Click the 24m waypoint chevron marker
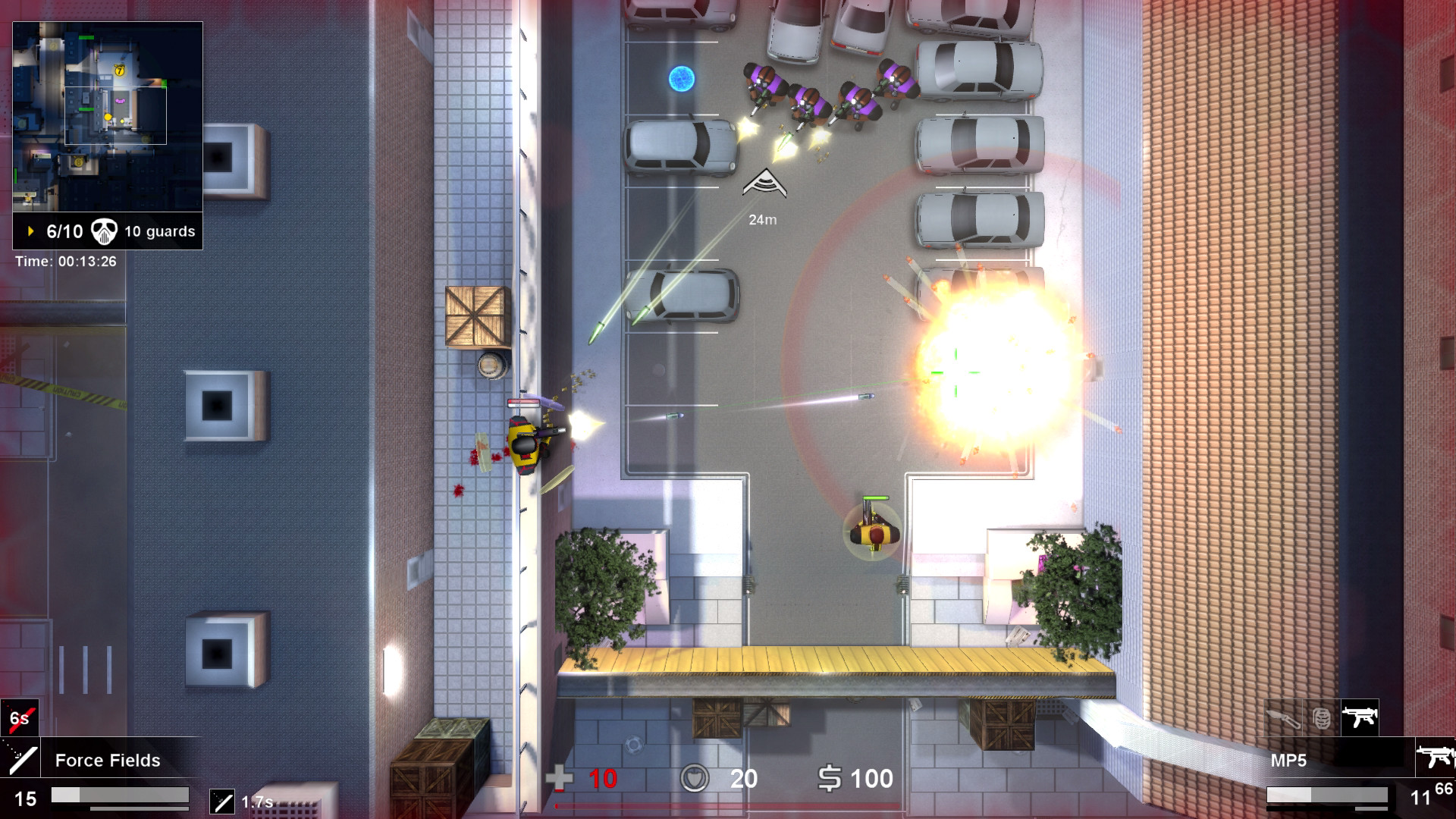Screen dimensions: 1456x819 click(x=764, y=184)
